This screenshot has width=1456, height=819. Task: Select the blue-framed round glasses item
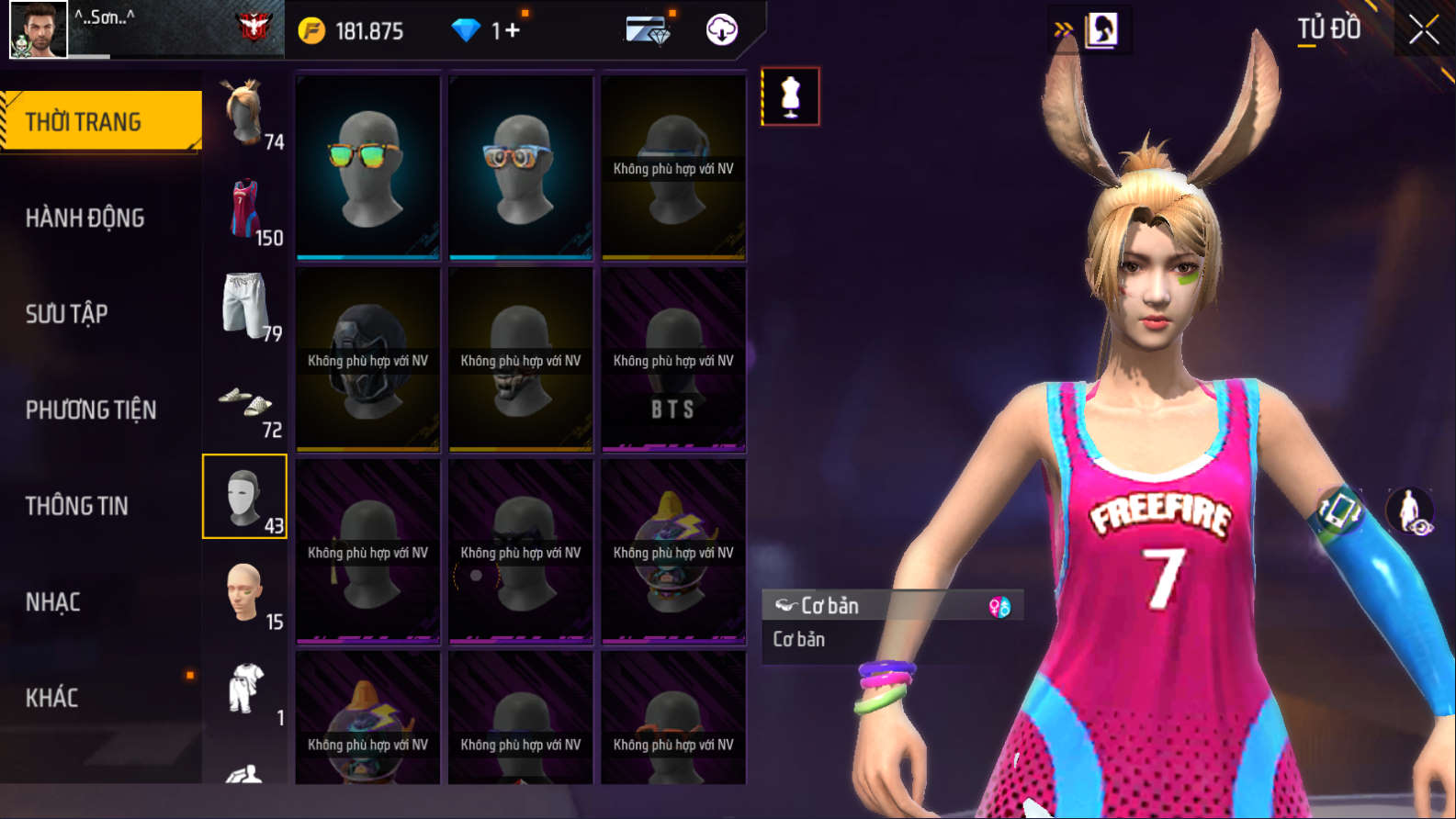pos(521,165)
